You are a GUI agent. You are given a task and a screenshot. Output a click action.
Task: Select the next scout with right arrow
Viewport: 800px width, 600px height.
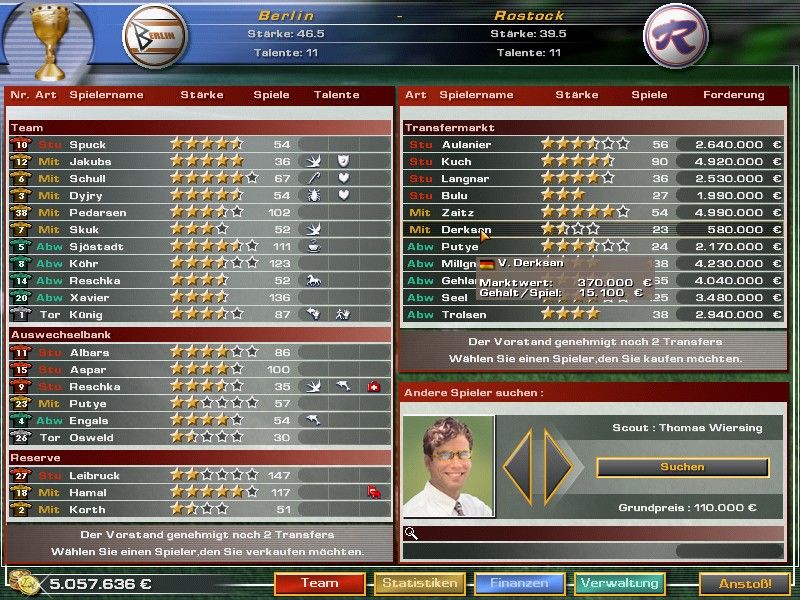coord(559,467)
